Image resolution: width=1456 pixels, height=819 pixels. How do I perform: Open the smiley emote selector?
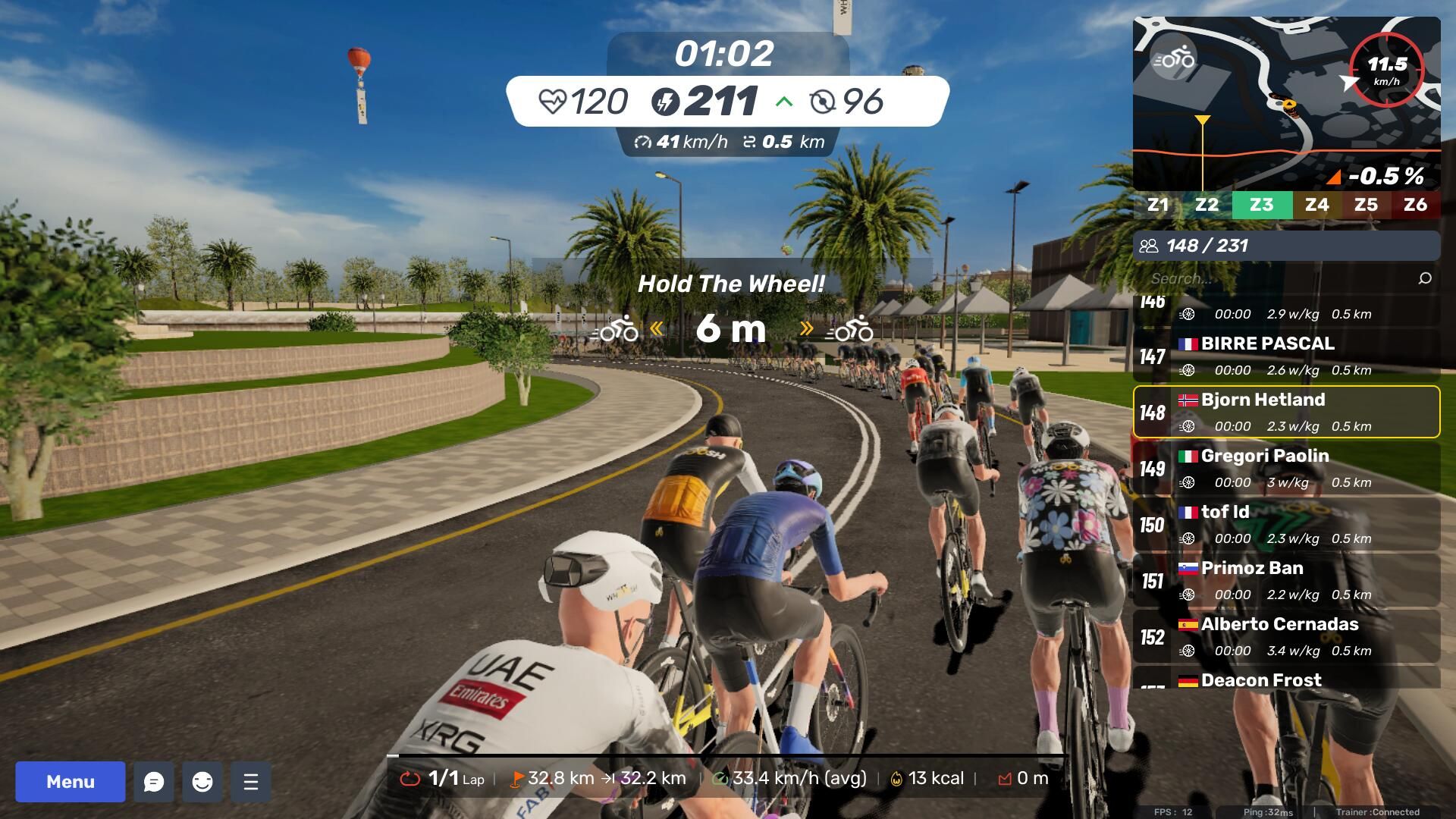pos(202,782)
